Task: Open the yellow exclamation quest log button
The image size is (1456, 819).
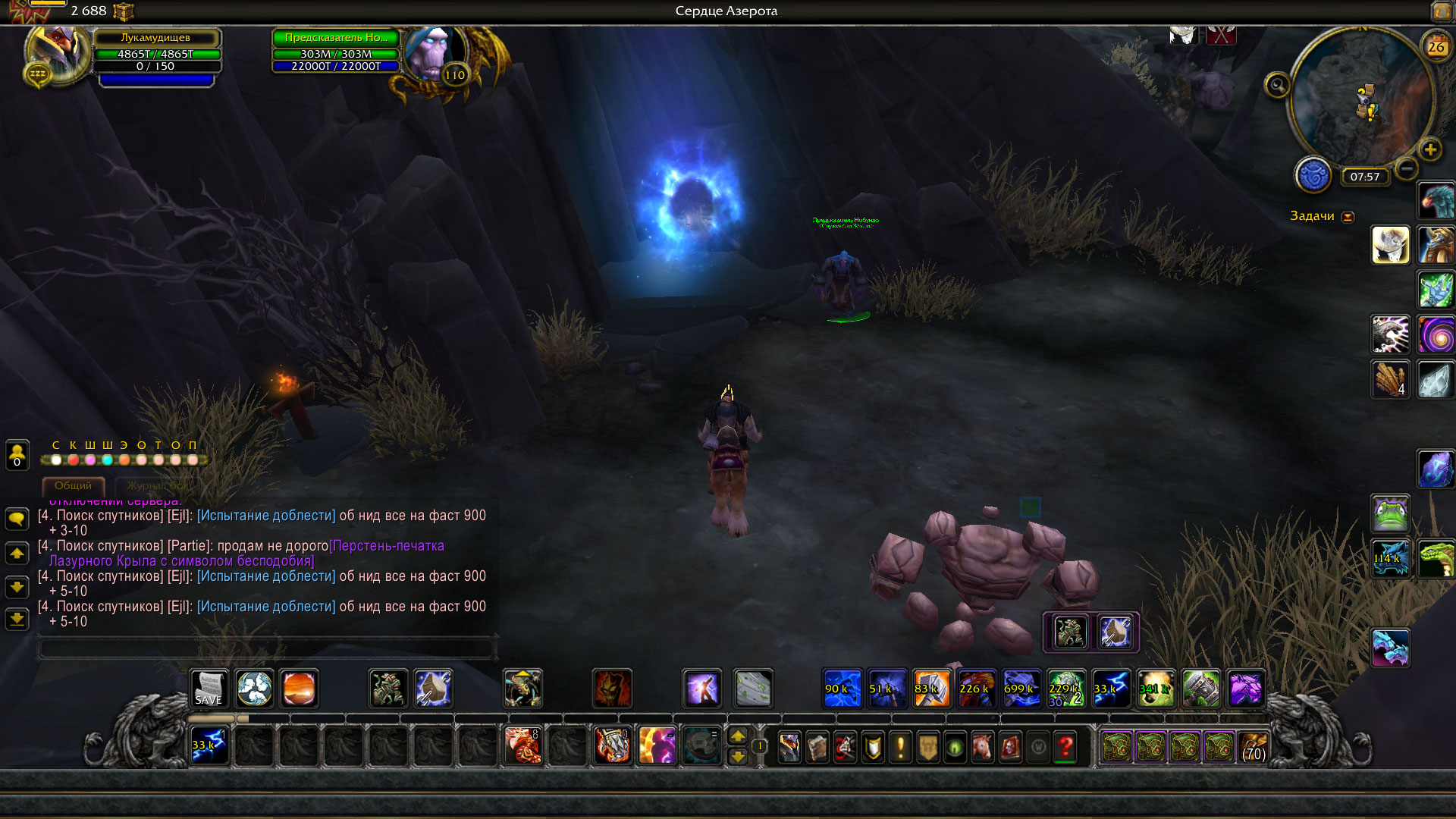Action: [900, 748]
